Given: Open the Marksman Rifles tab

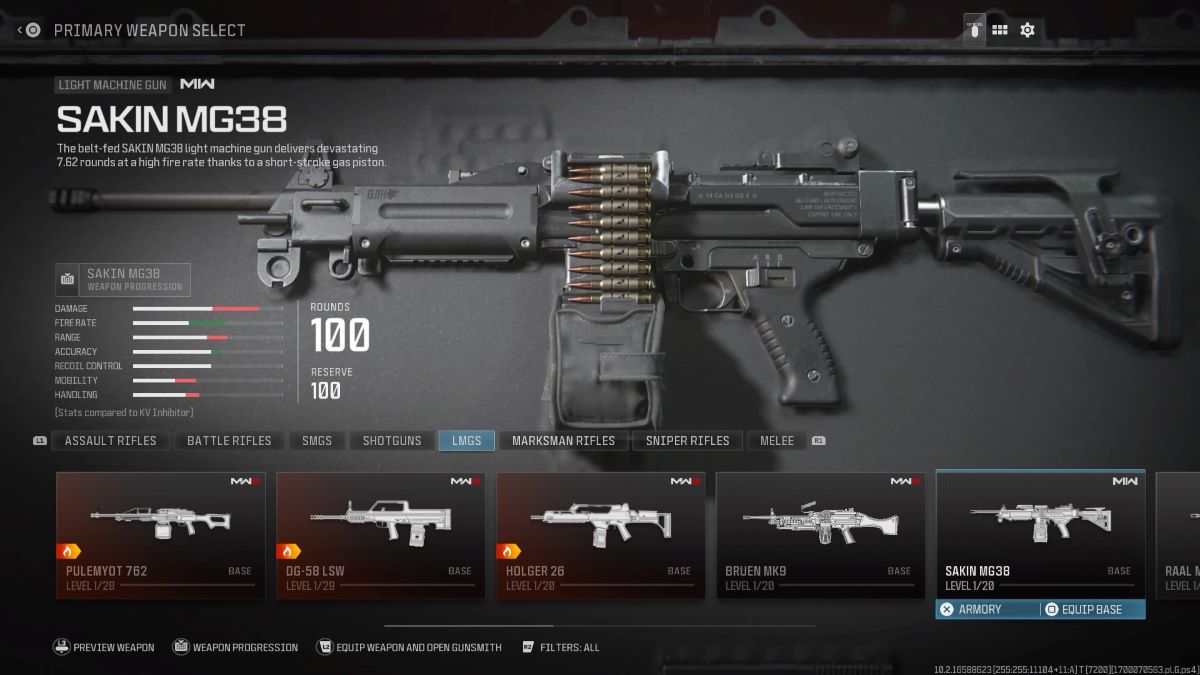Looking at the screenshot, I should (563, 440).
